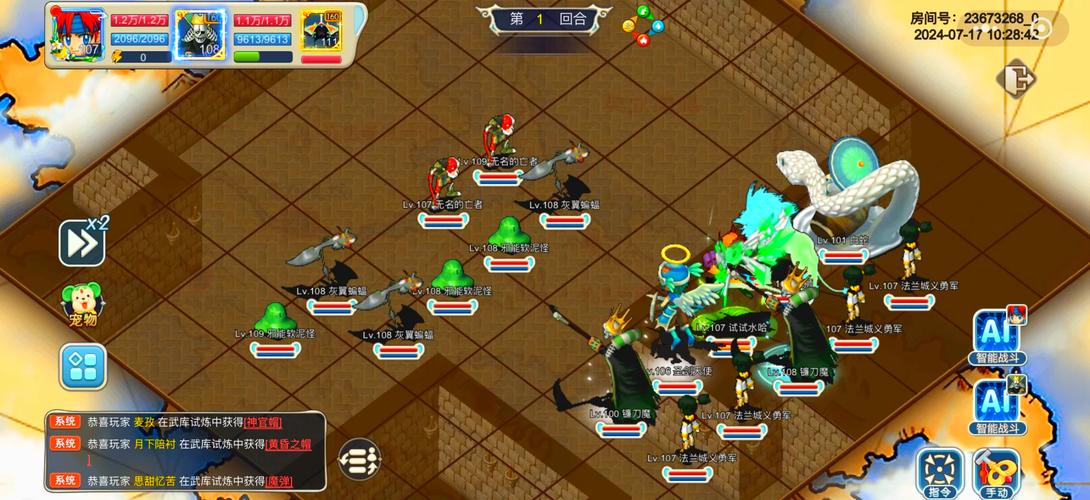Click the system chat message box
1090x500 pixels.
pyautogui.click(x=185, y=451)
